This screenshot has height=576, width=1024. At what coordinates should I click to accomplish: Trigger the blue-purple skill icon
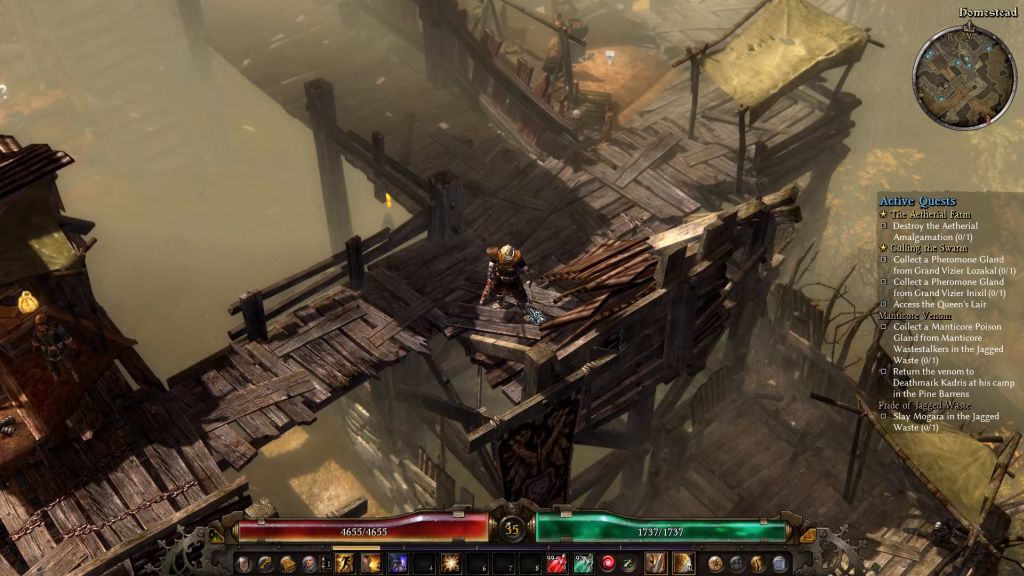(397, 563)
